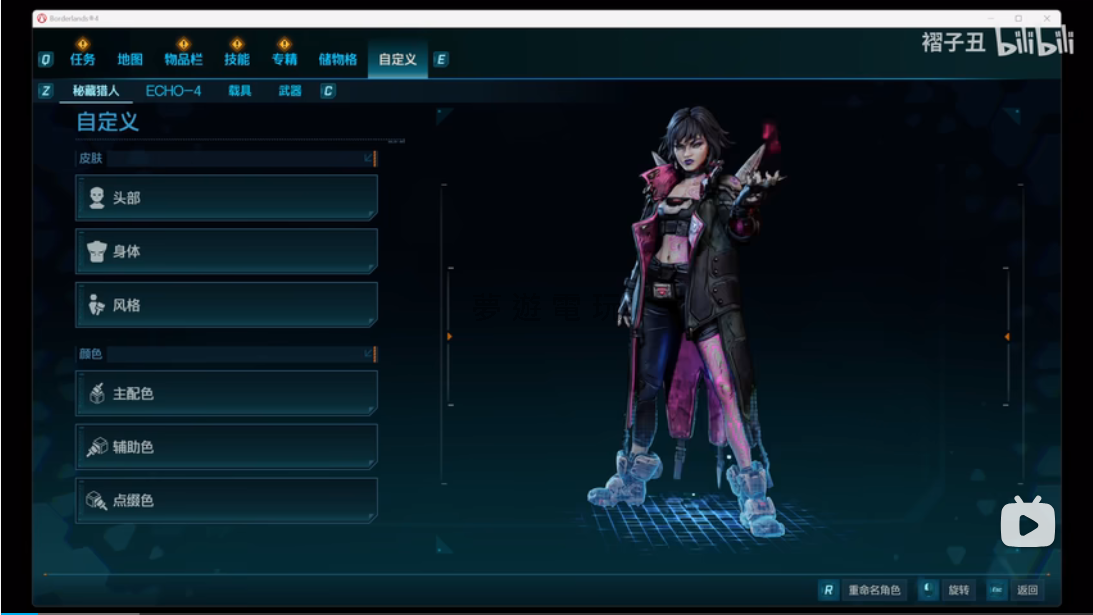
Task: Select the 风格 style option
Action: (227, 305)
